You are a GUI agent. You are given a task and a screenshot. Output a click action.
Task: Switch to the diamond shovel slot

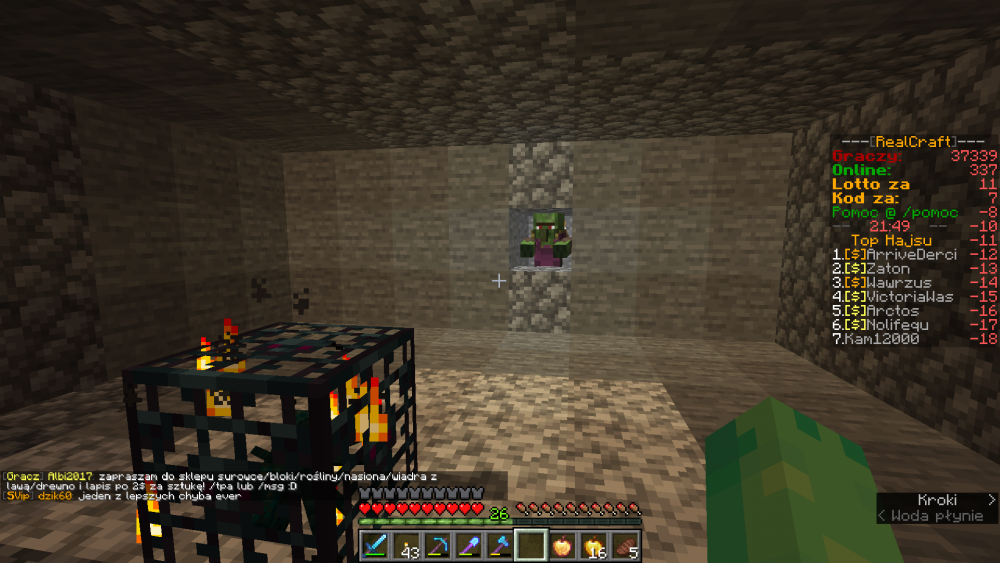[468, 545]
